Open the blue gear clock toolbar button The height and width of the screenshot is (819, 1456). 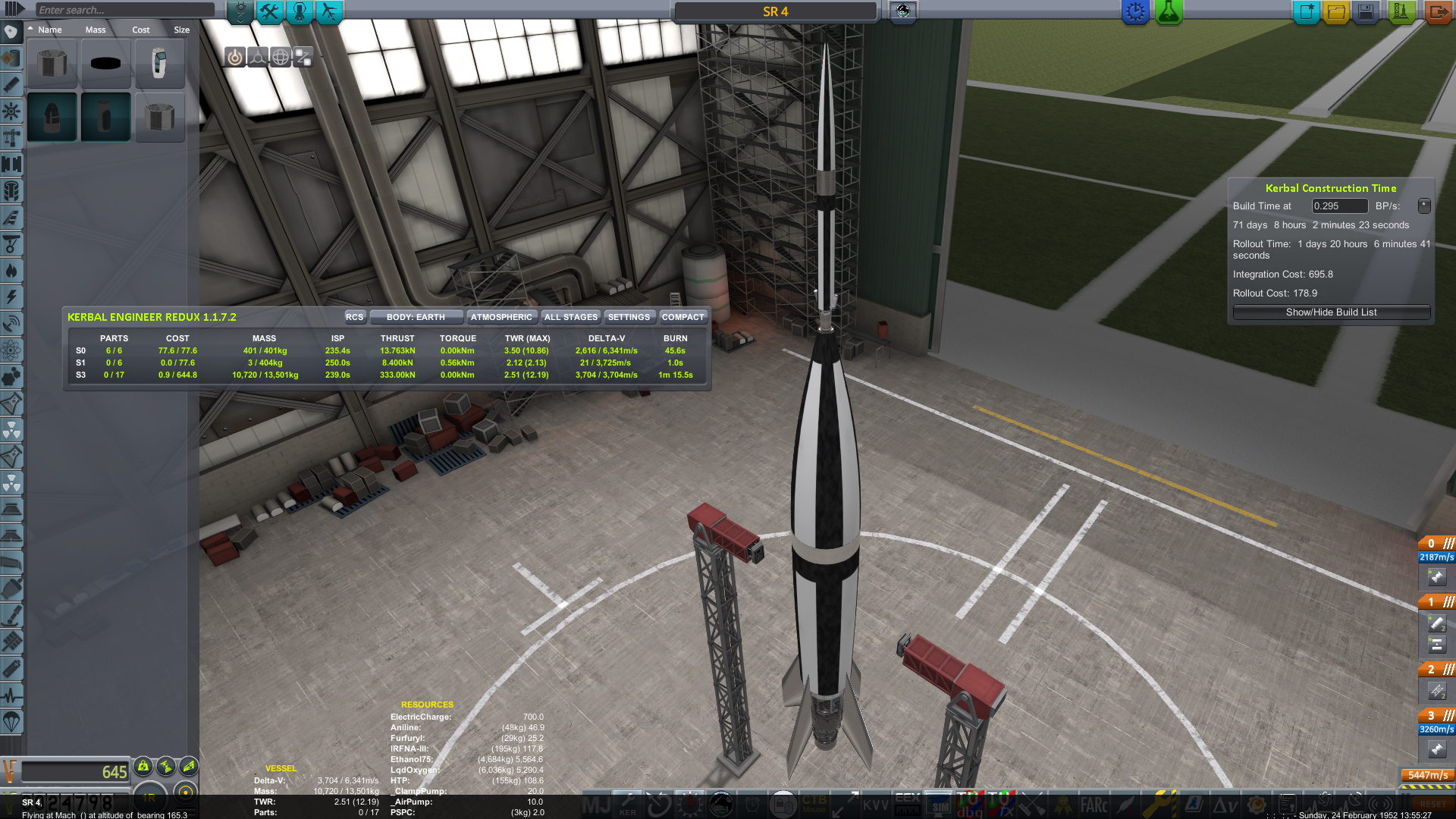1135,12
